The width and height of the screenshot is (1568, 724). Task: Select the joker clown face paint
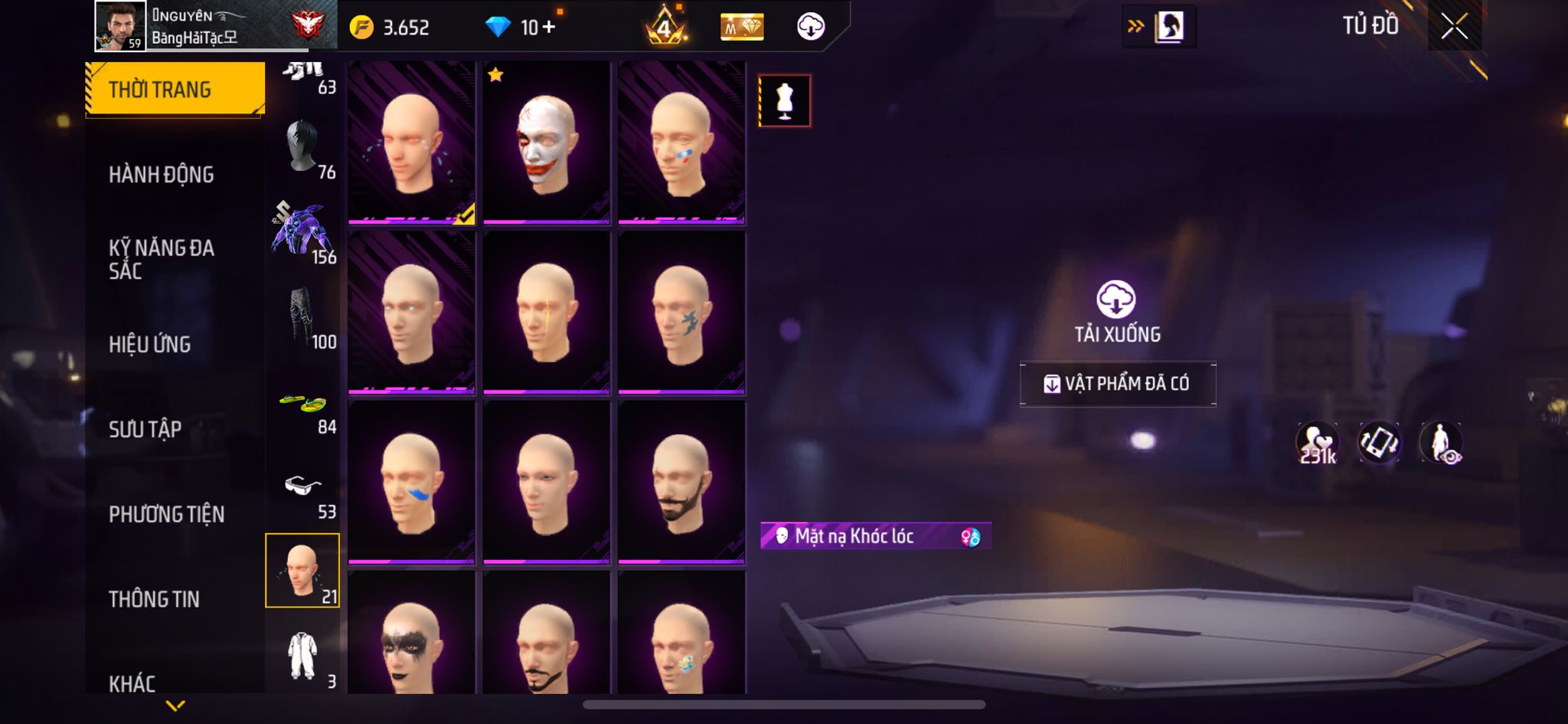(x=547, y=143)
